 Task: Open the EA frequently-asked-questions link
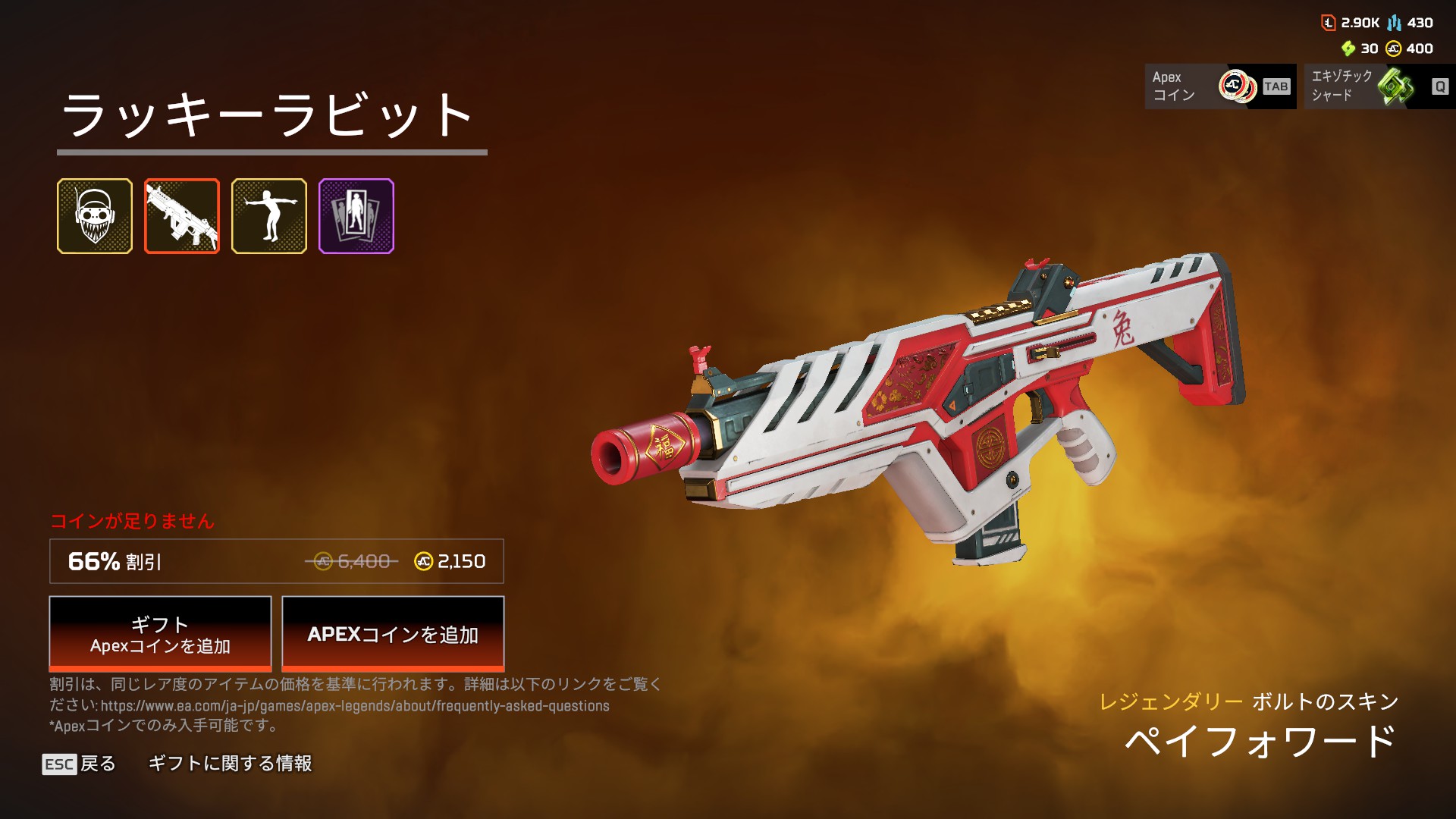355,706
